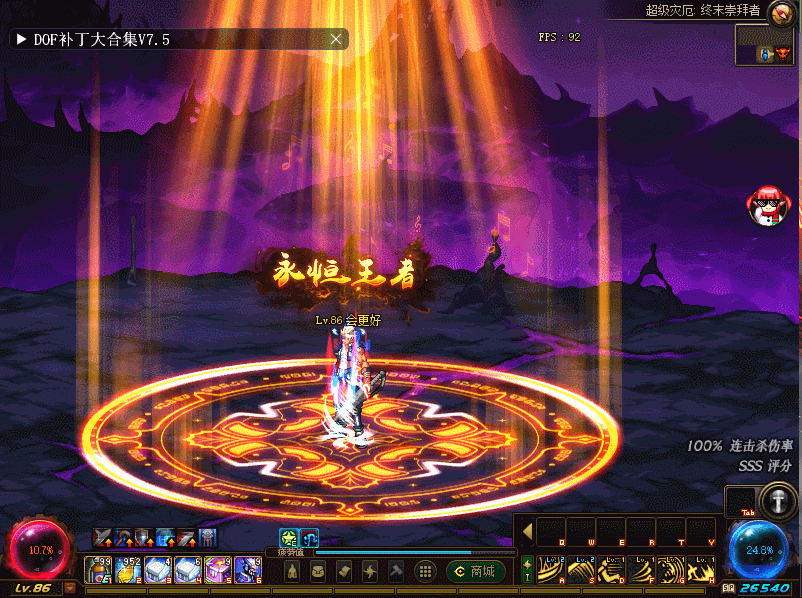Use the dark creature item in slot 6
Screen dimensions: 802x598
(x=247, y=570)
